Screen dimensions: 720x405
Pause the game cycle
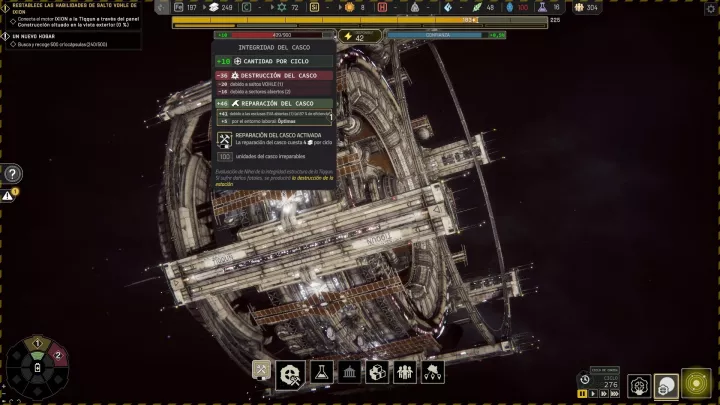tap(581, 393)
